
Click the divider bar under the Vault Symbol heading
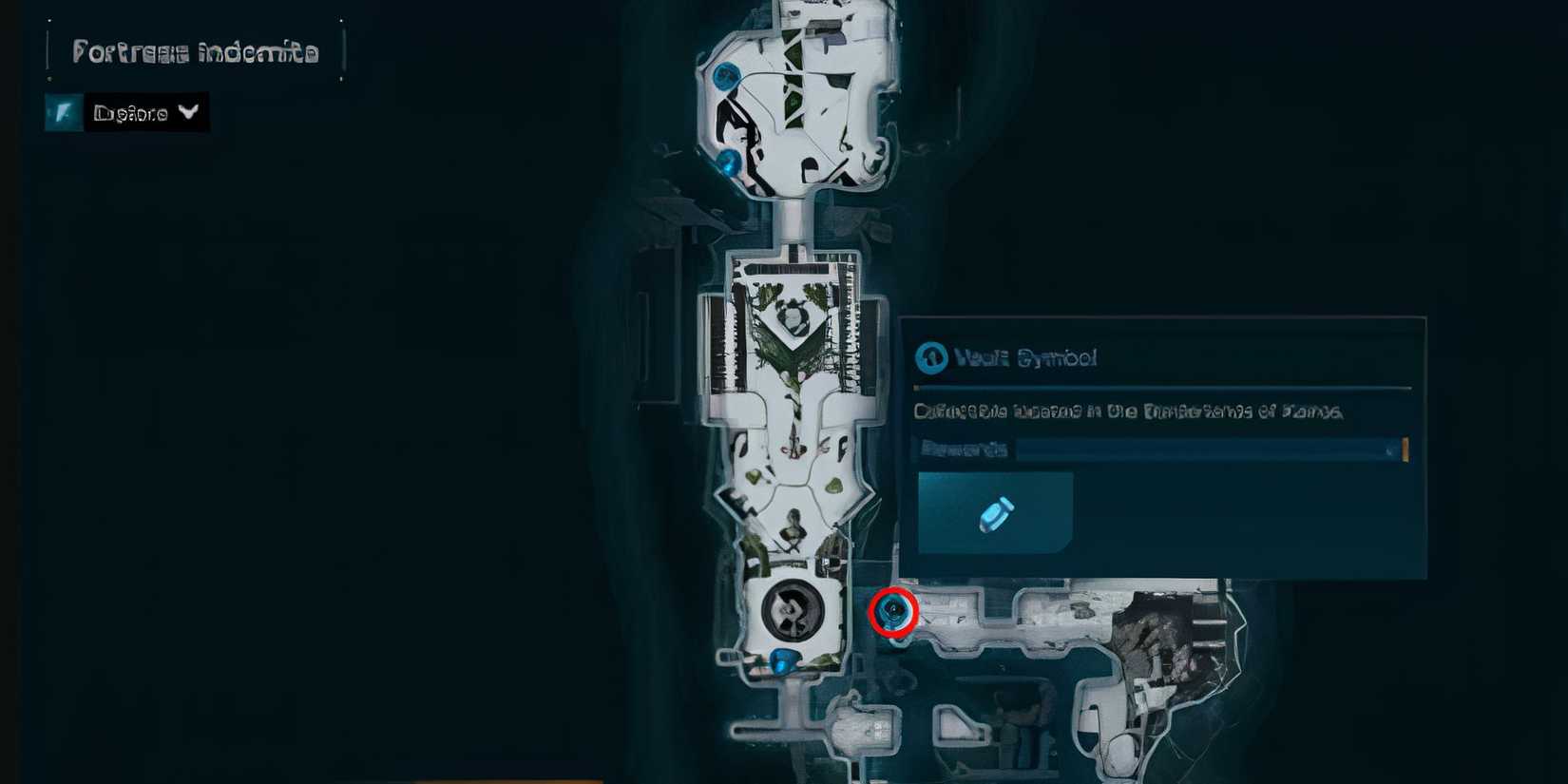coord(1159,388)
